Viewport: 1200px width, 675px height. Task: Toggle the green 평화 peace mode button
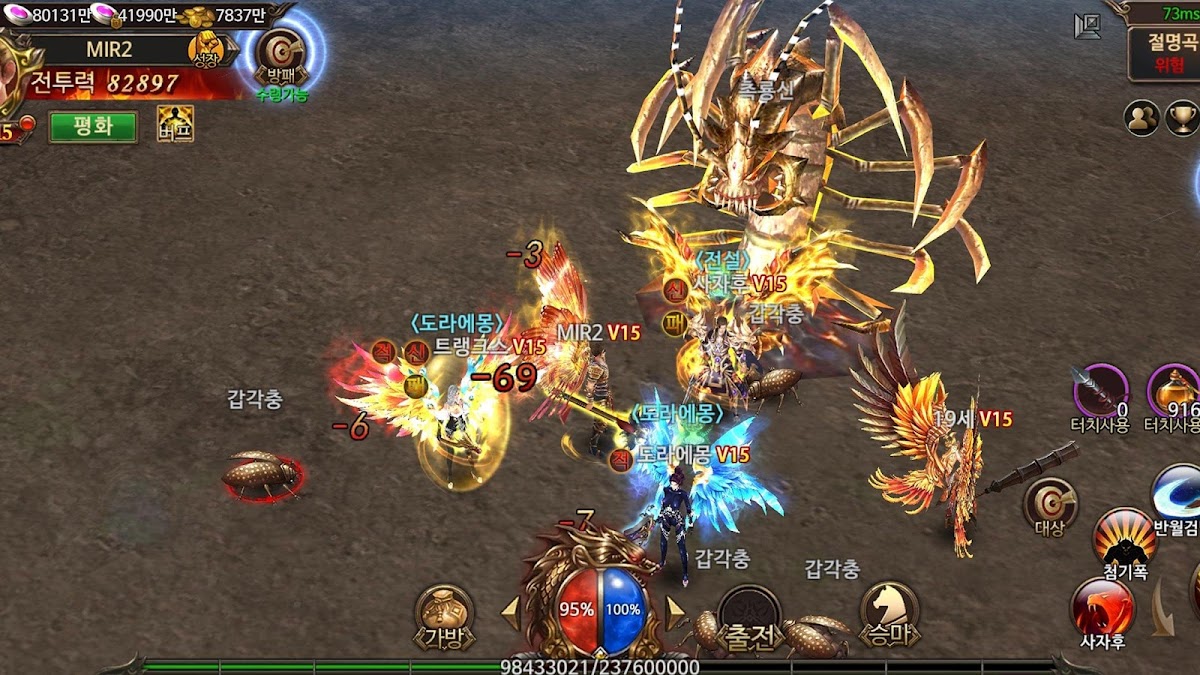(93, 126)
